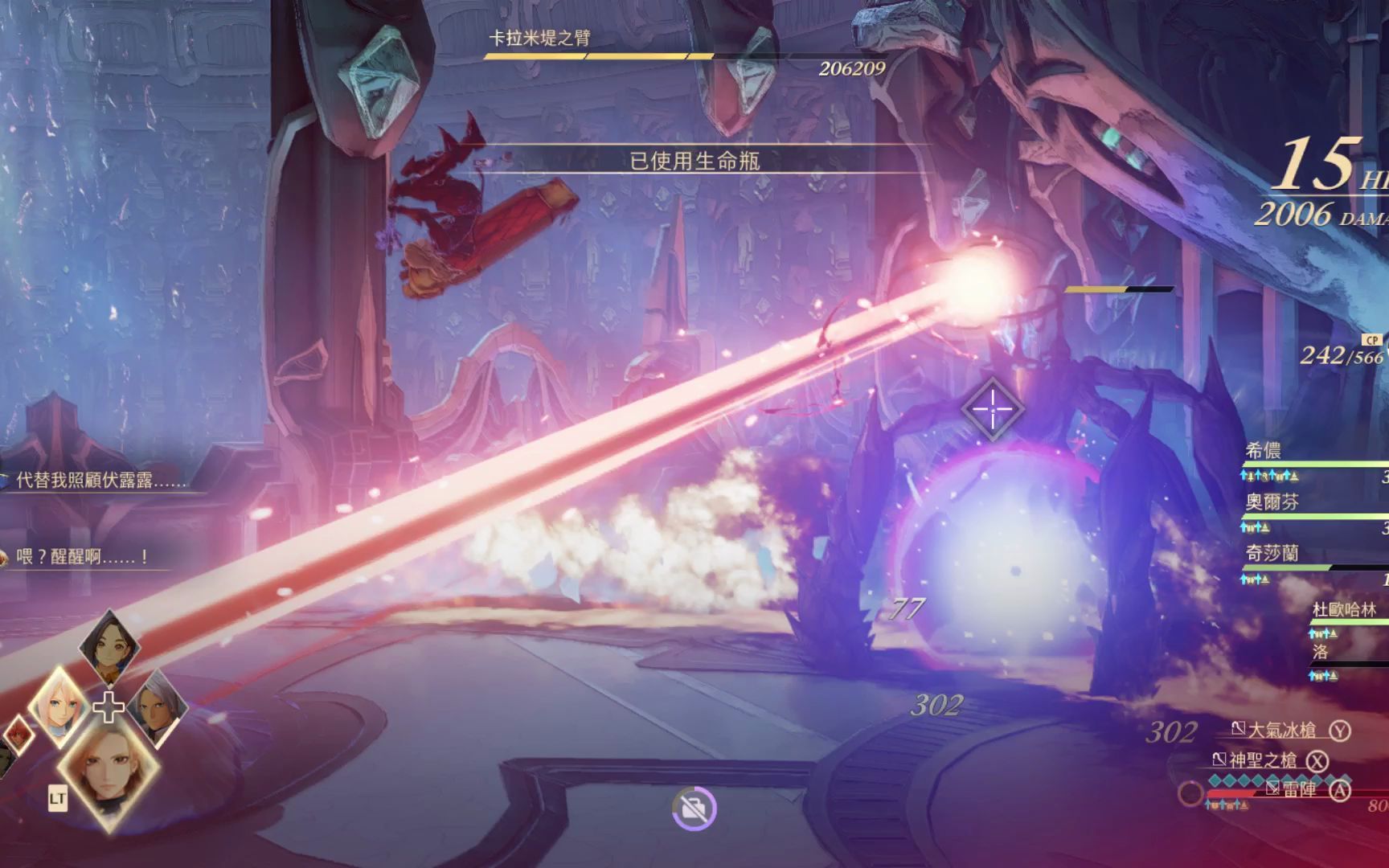This screenshot has height=868, width=1389.
Task: Choose the dark-haired girl's boost portrait
Action: pos(109,646)
